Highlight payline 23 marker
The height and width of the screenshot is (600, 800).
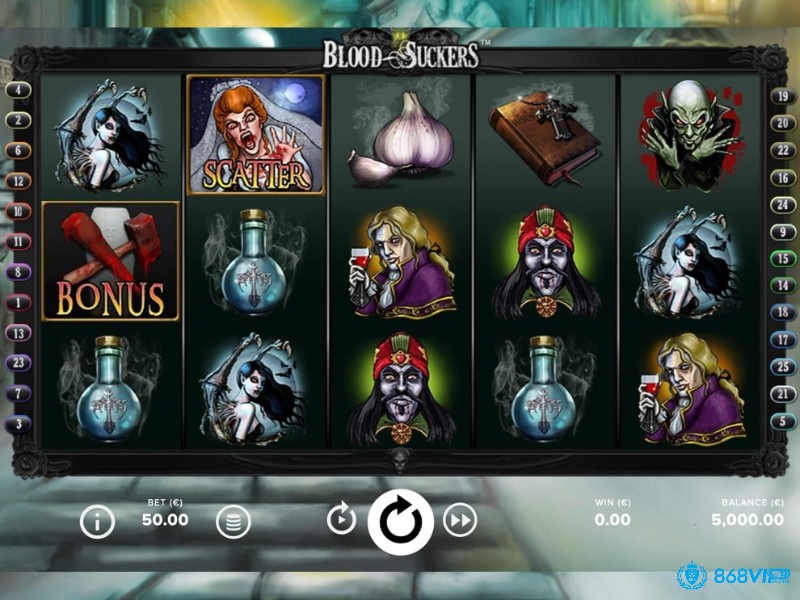[19, 363]
